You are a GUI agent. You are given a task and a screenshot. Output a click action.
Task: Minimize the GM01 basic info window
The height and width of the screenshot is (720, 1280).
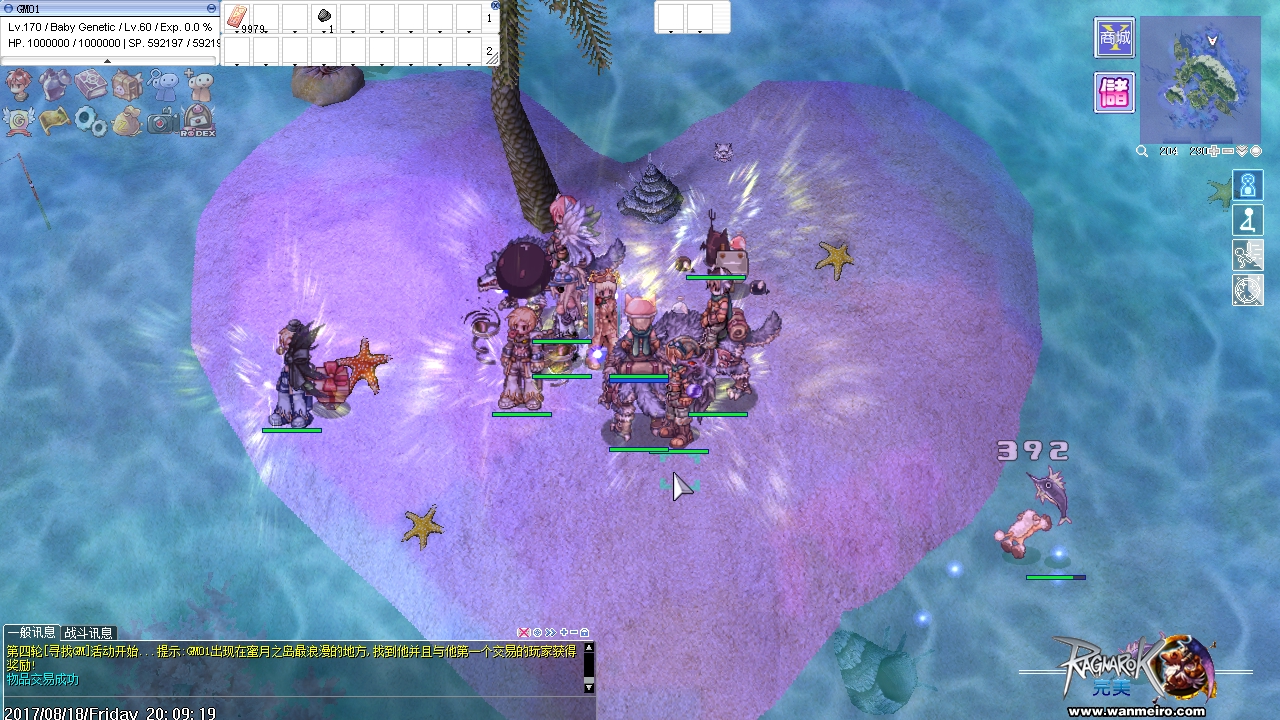tap(211, 8)
